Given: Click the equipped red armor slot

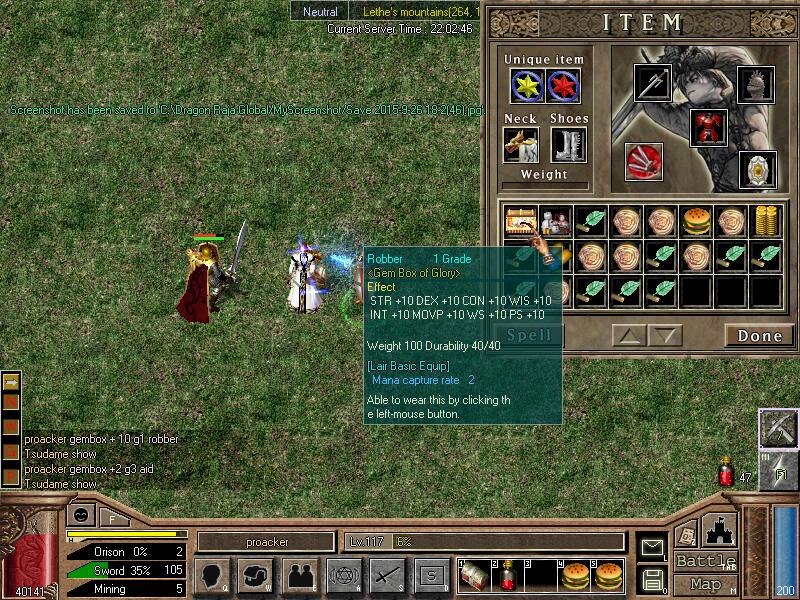Looking at the screenshot, I should pos(708,128).
